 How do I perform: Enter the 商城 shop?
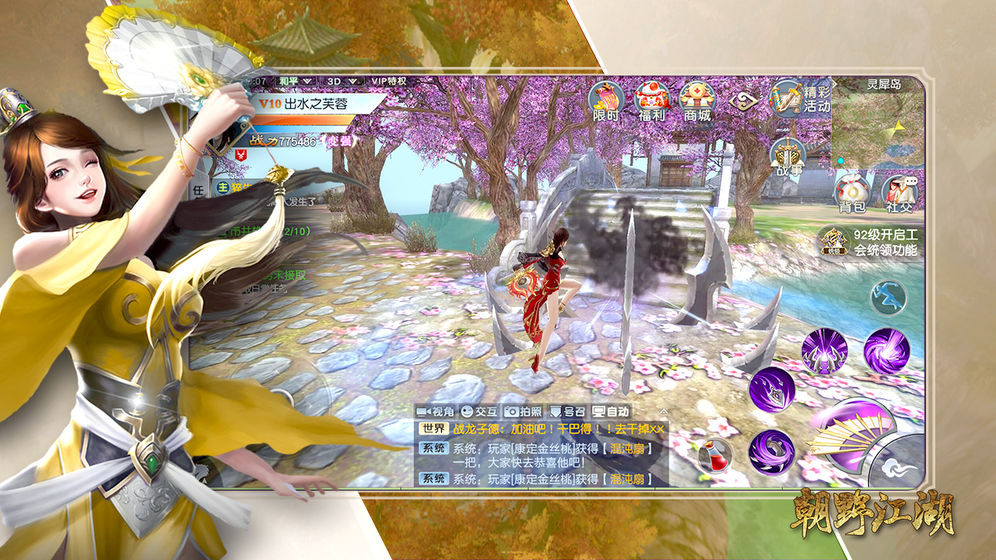697,100
